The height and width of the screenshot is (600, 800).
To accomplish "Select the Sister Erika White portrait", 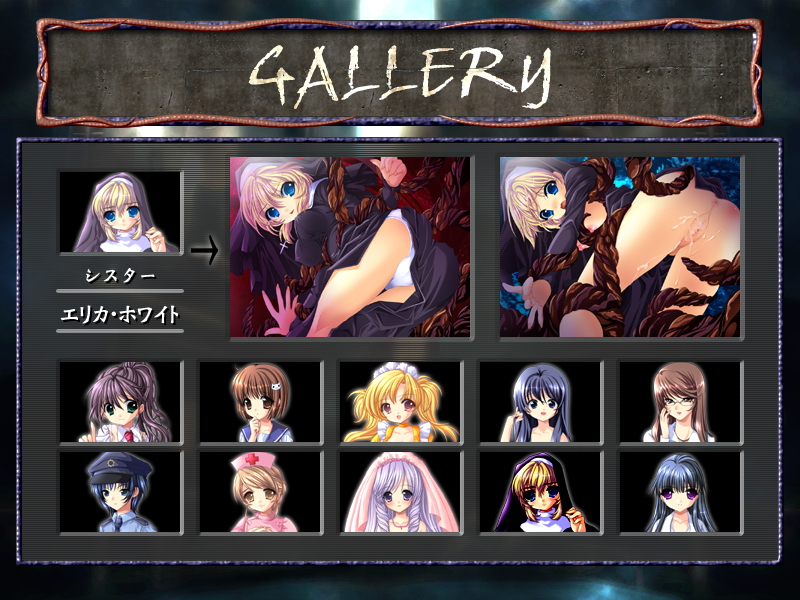I will click(121, 212).
